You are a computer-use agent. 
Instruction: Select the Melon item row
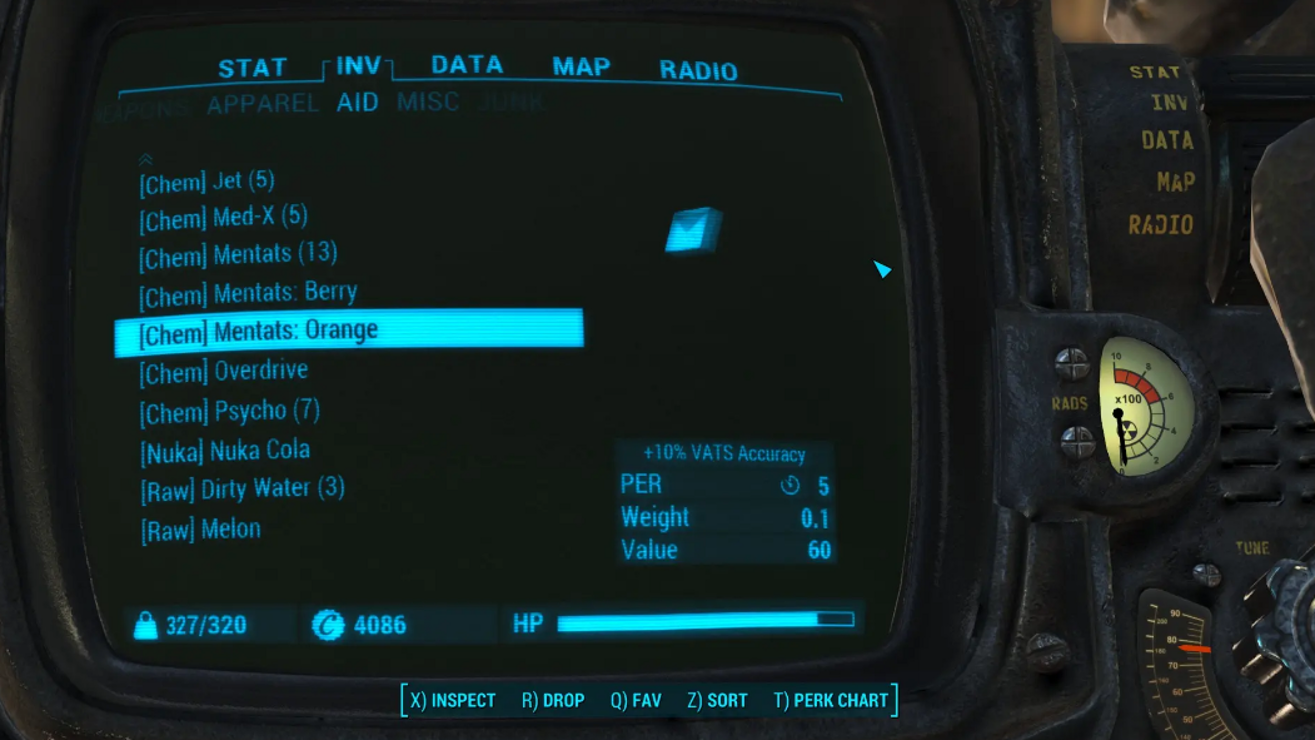pyautogui.click(x=201, y=529)
